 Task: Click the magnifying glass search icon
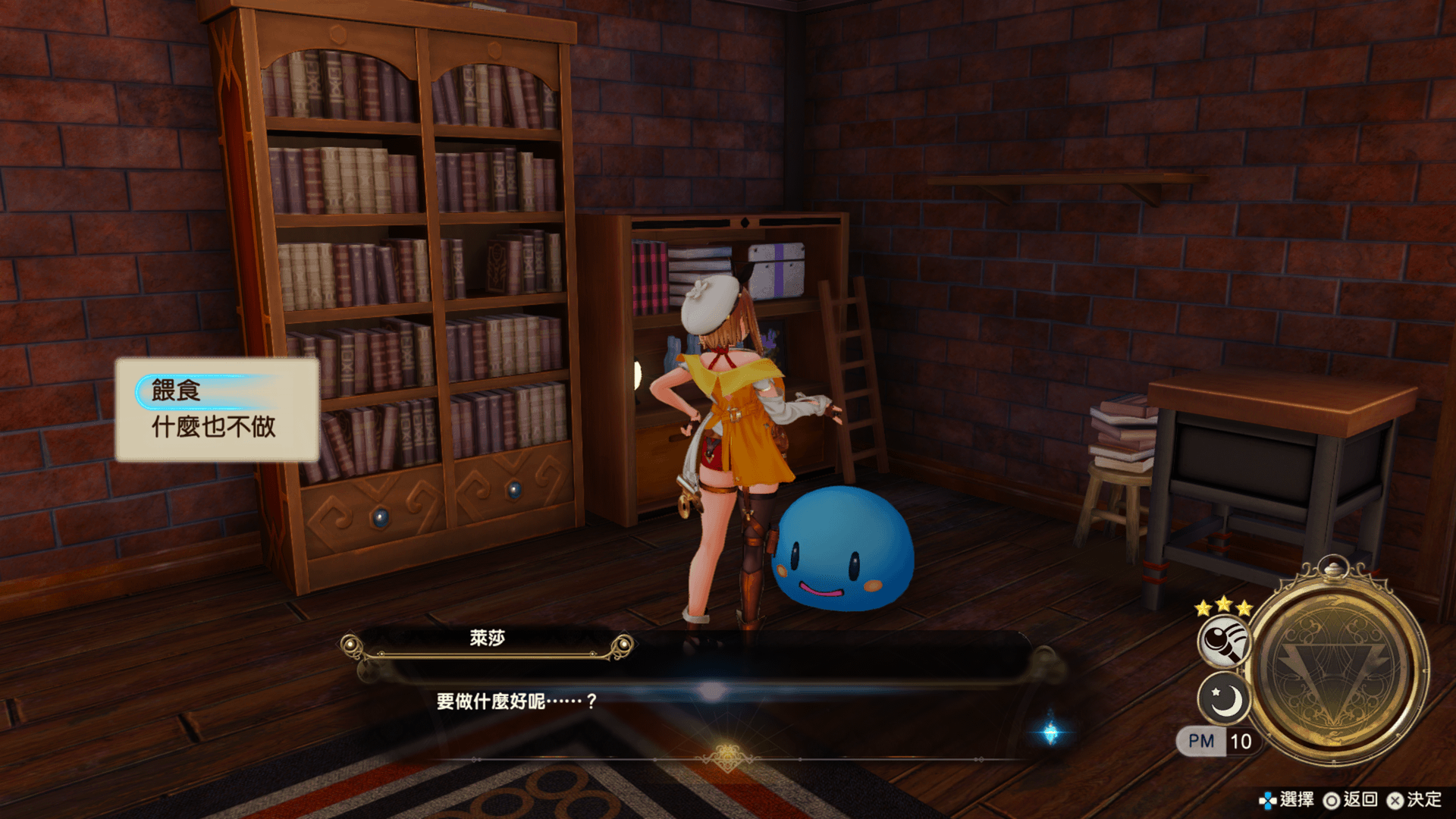1223,641
